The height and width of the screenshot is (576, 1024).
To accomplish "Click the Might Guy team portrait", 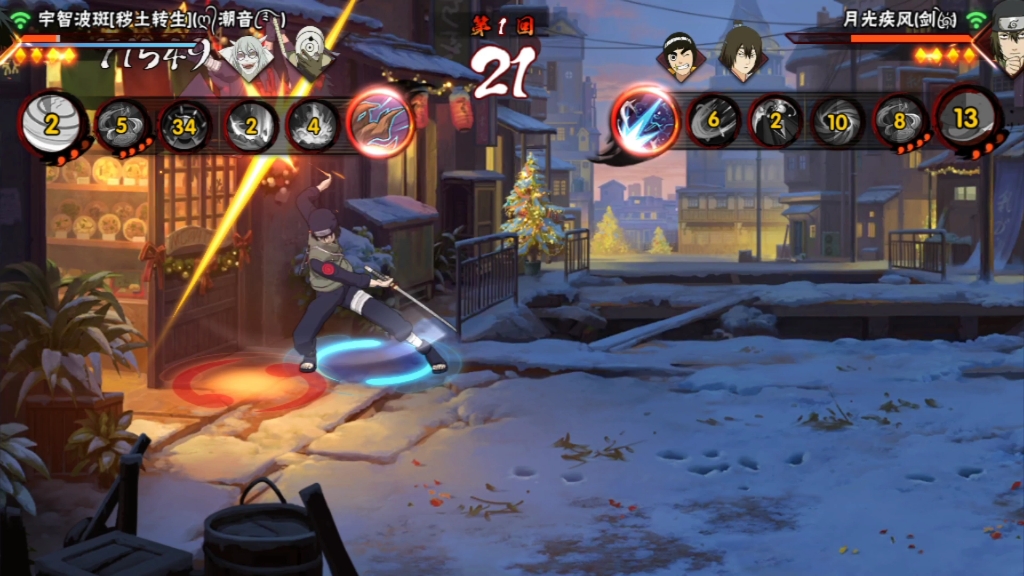I will coord(679,55).
